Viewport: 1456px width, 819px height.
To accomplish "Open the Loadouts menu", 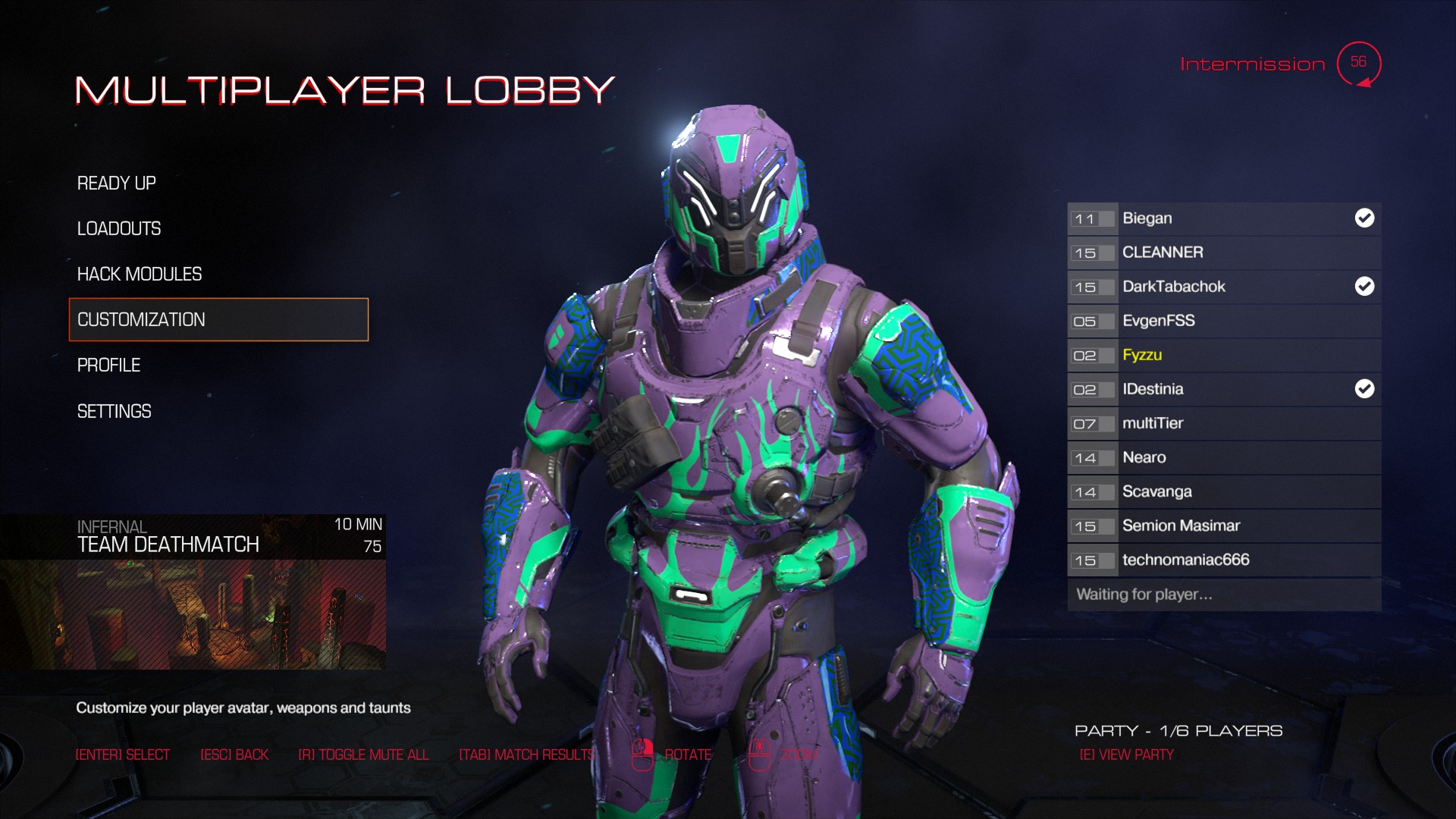I will [x=119, y=229].
